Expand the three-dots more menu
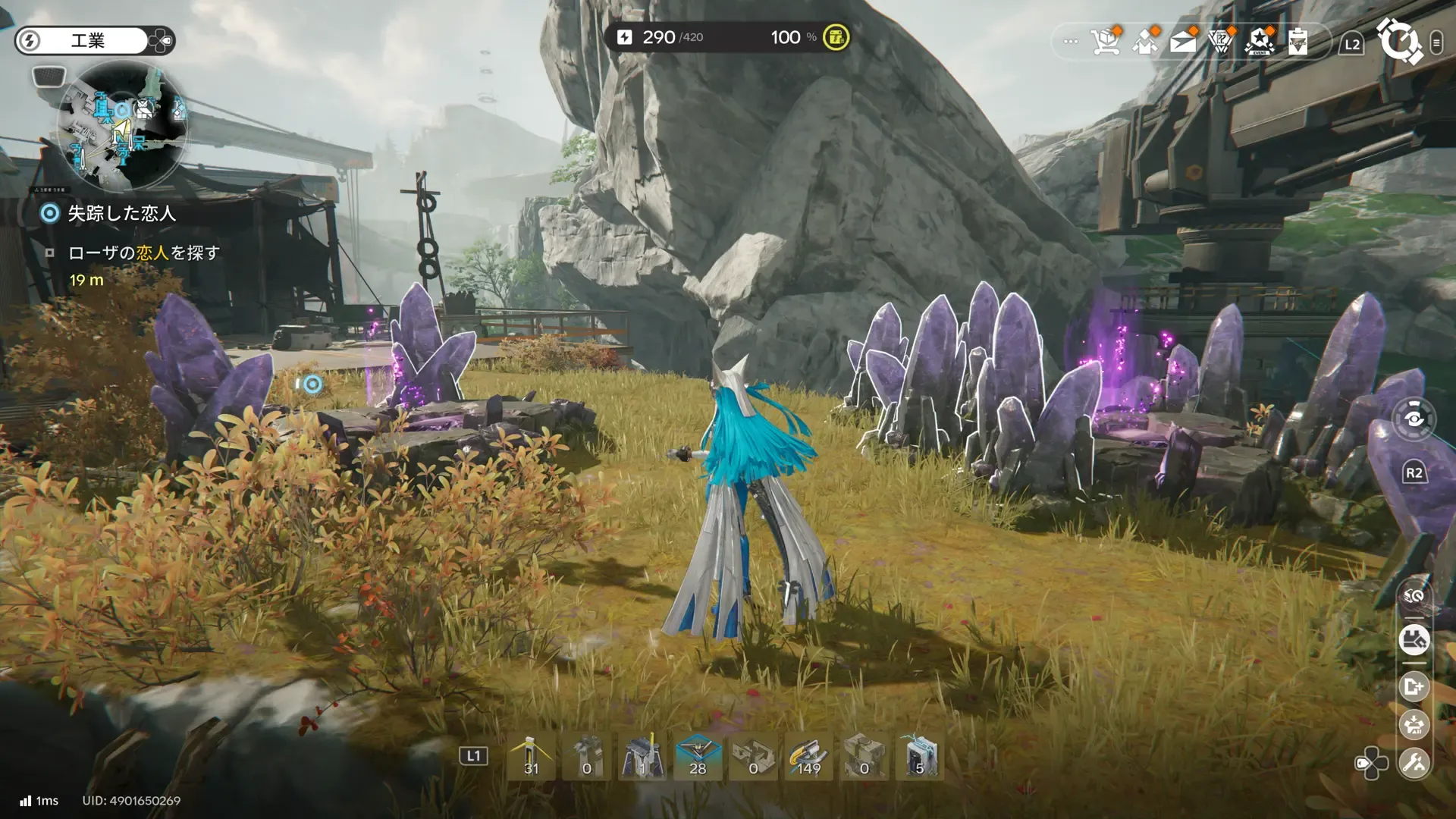The image size is (1456, 819). click(x=1070, y=42)
